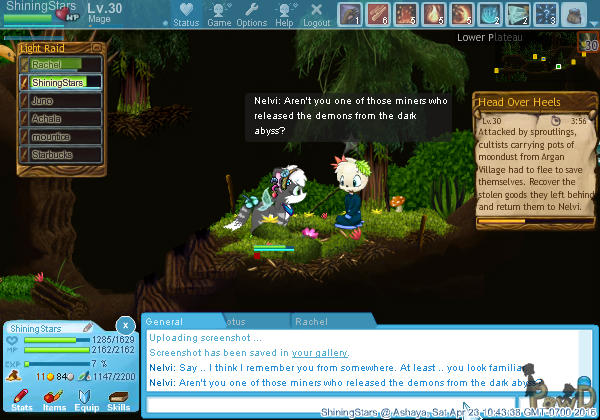Activate the question-mark skill in the hotbar

coord(546,14)
